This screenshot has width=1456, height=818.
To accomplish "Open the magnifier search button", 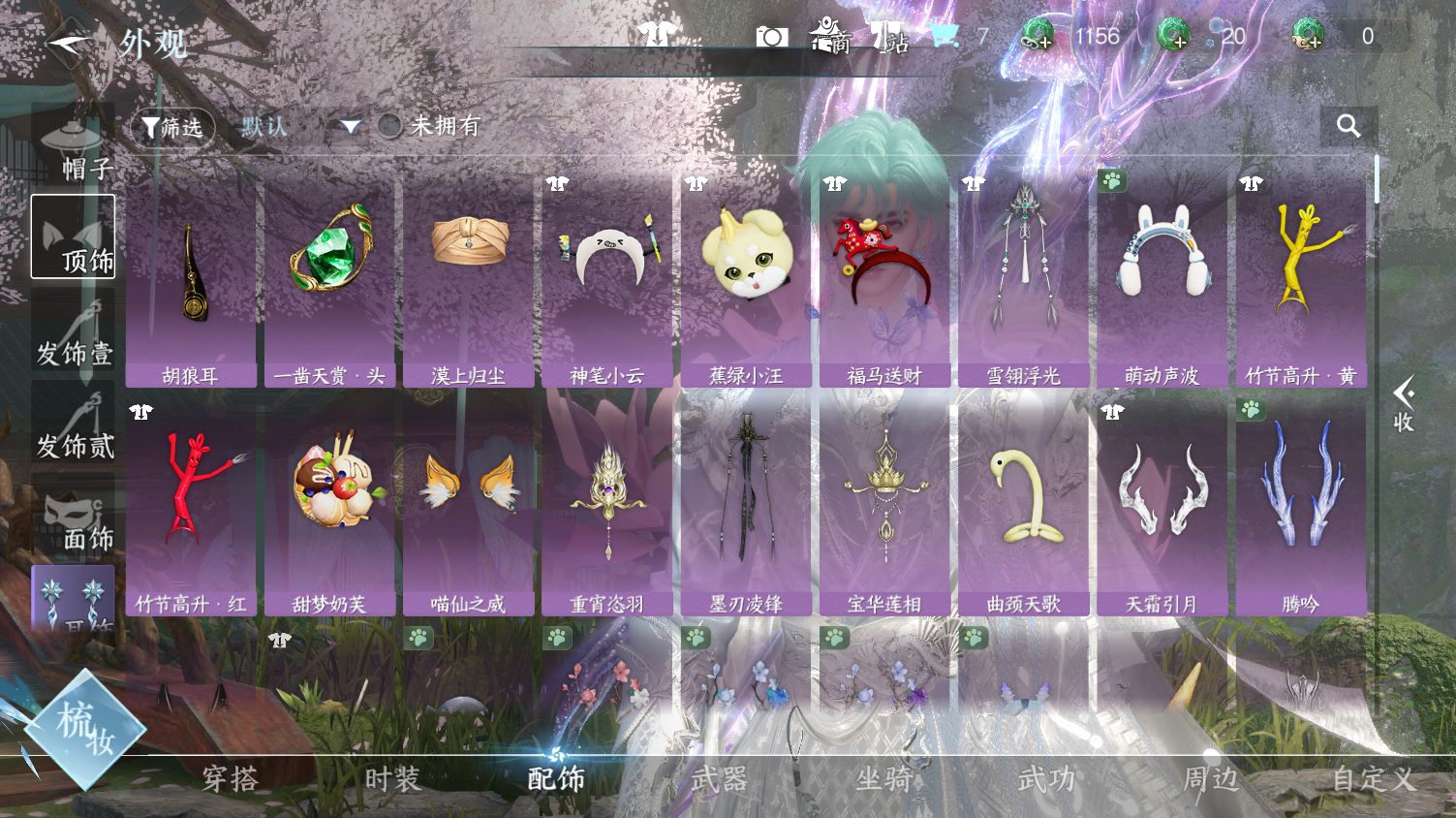I will [1348, 126].
